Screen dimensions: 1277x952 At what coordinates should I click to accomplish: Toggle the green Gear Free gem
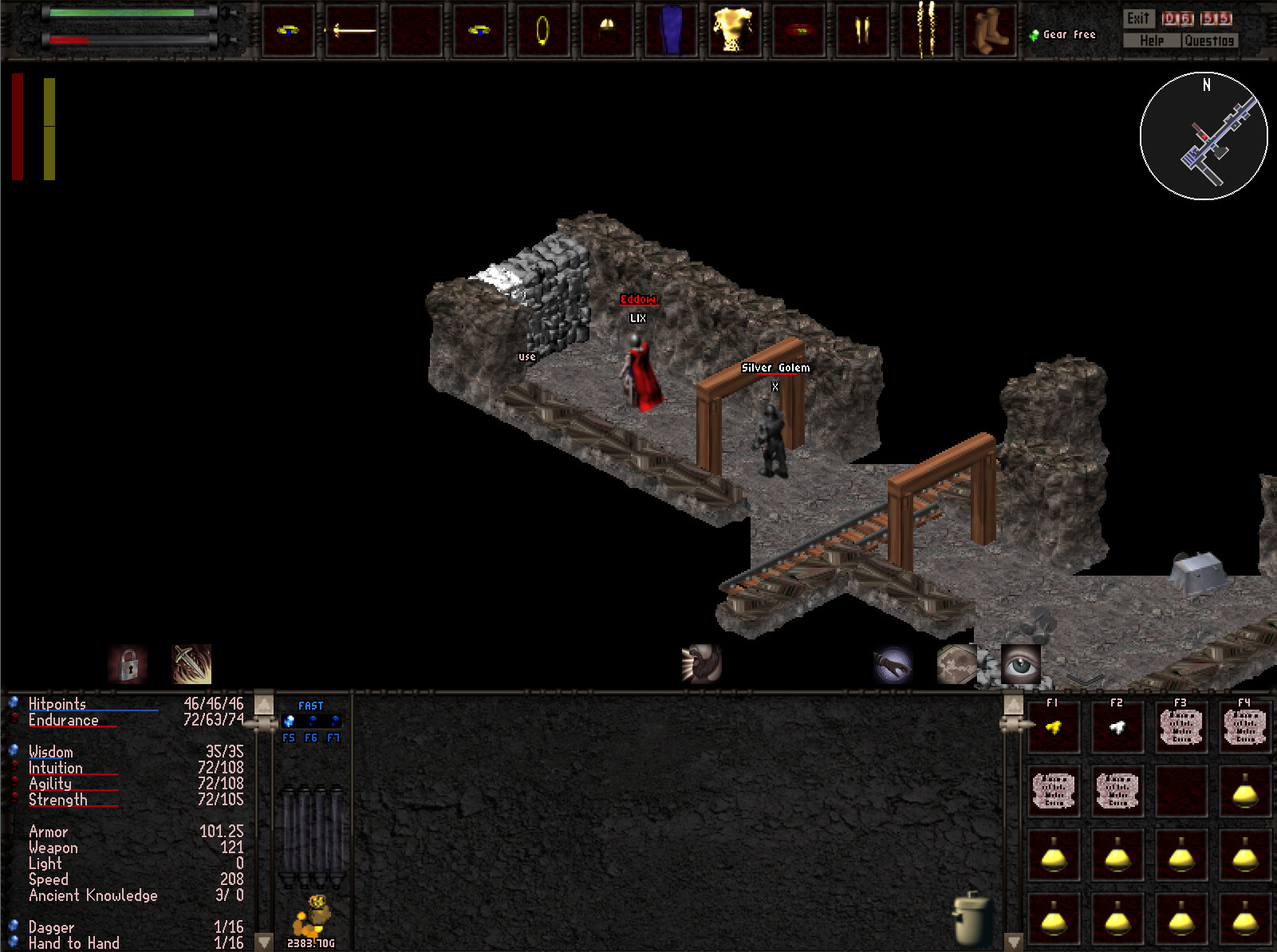point(1033,33)
